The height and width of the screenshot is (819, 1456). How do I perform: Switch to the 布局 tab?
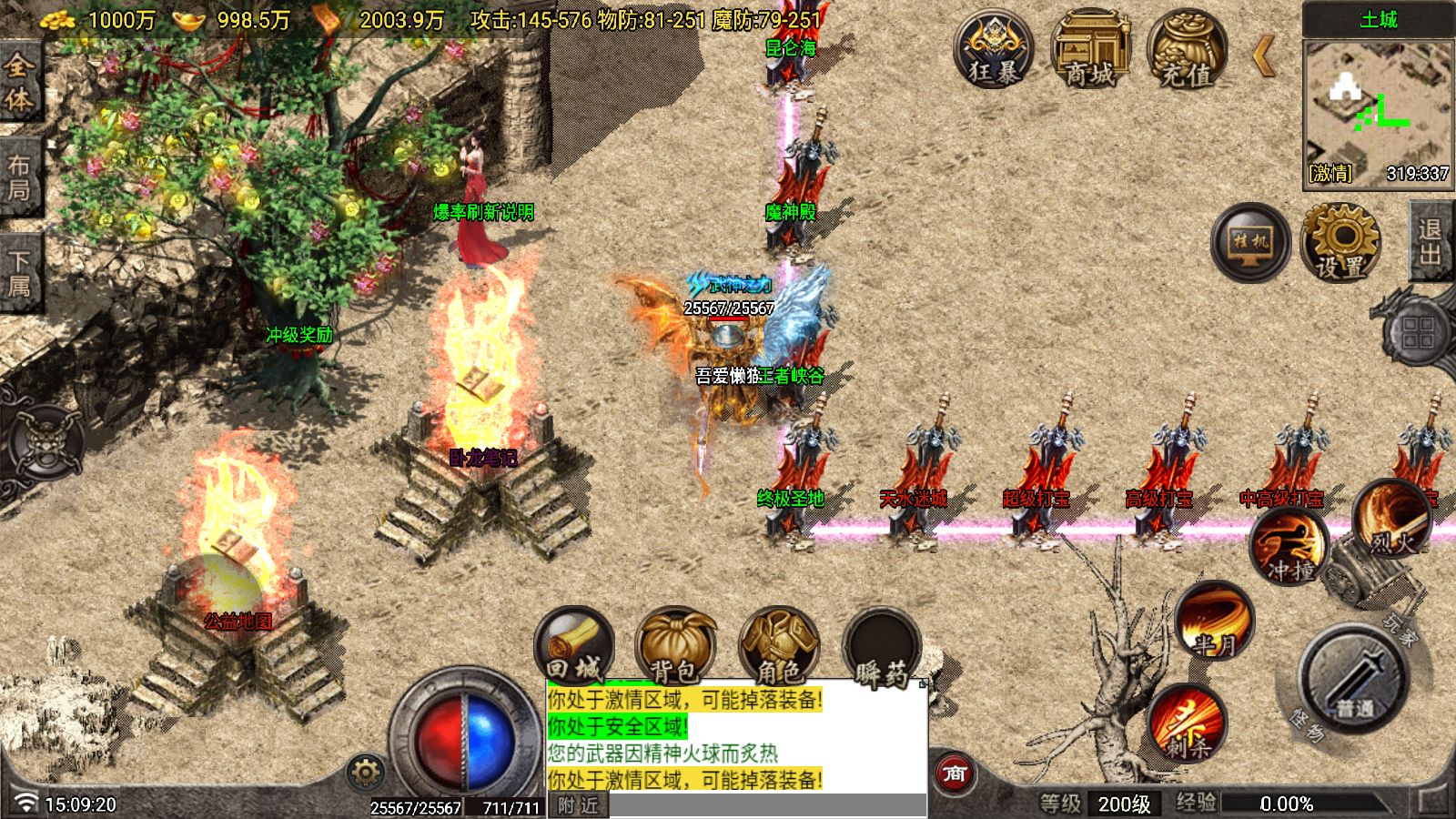[19, 177]
